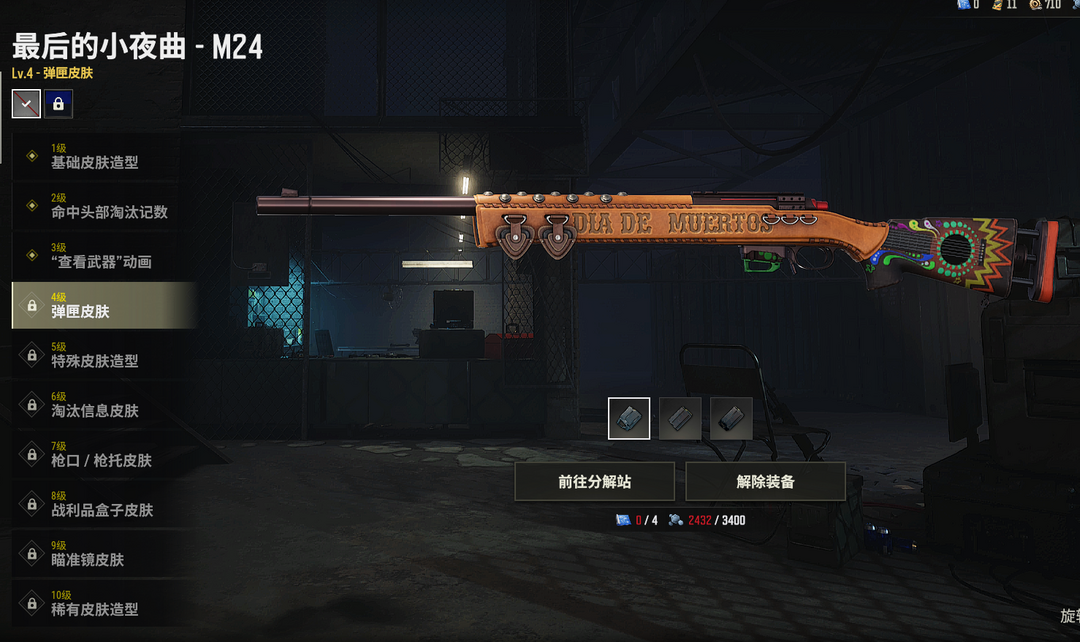Click the 解除装备 button
Image resolution: width=1080 pixels, height=642 pixels.
coord(765,482)
